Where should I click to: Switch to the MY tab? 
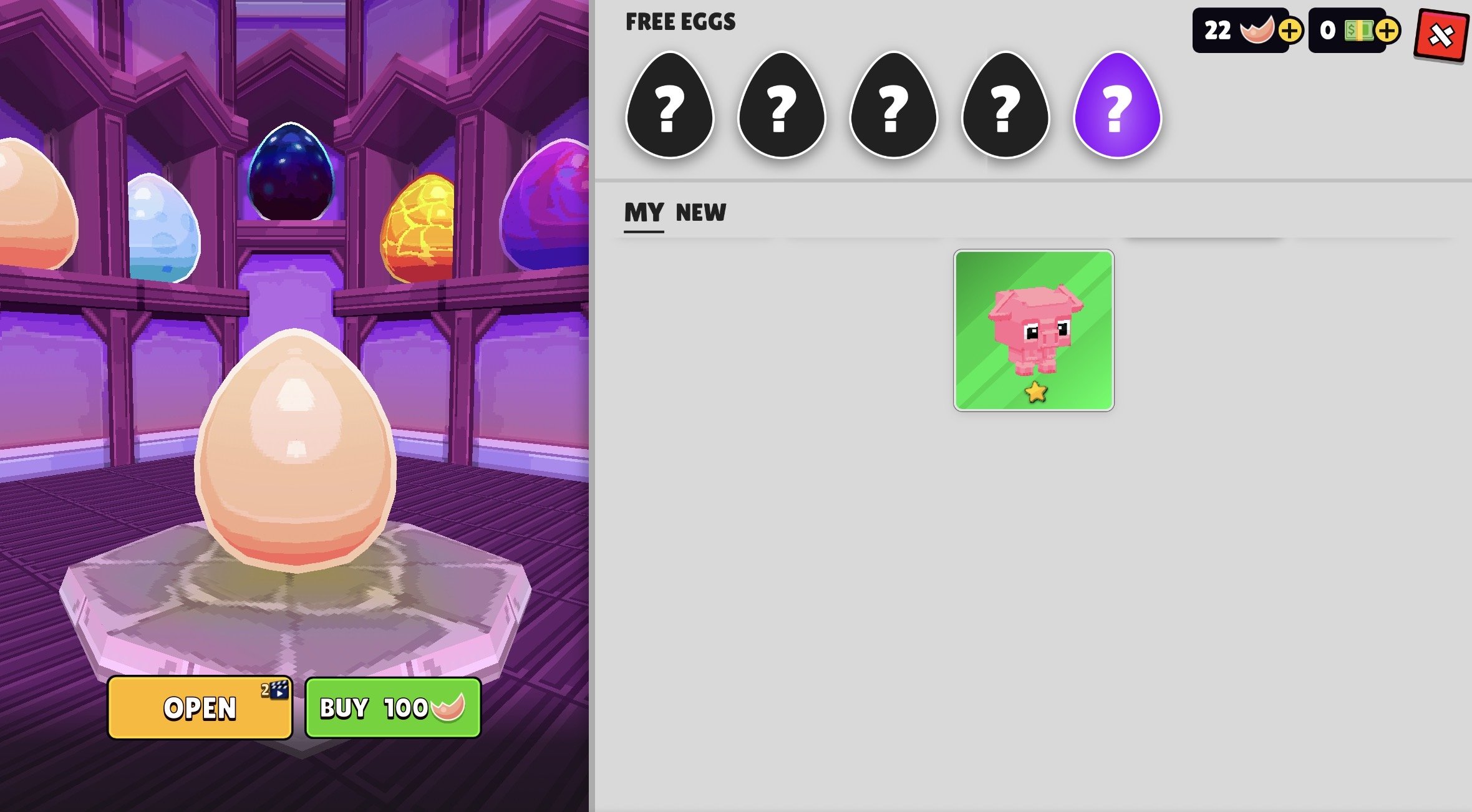pos(644,213)
